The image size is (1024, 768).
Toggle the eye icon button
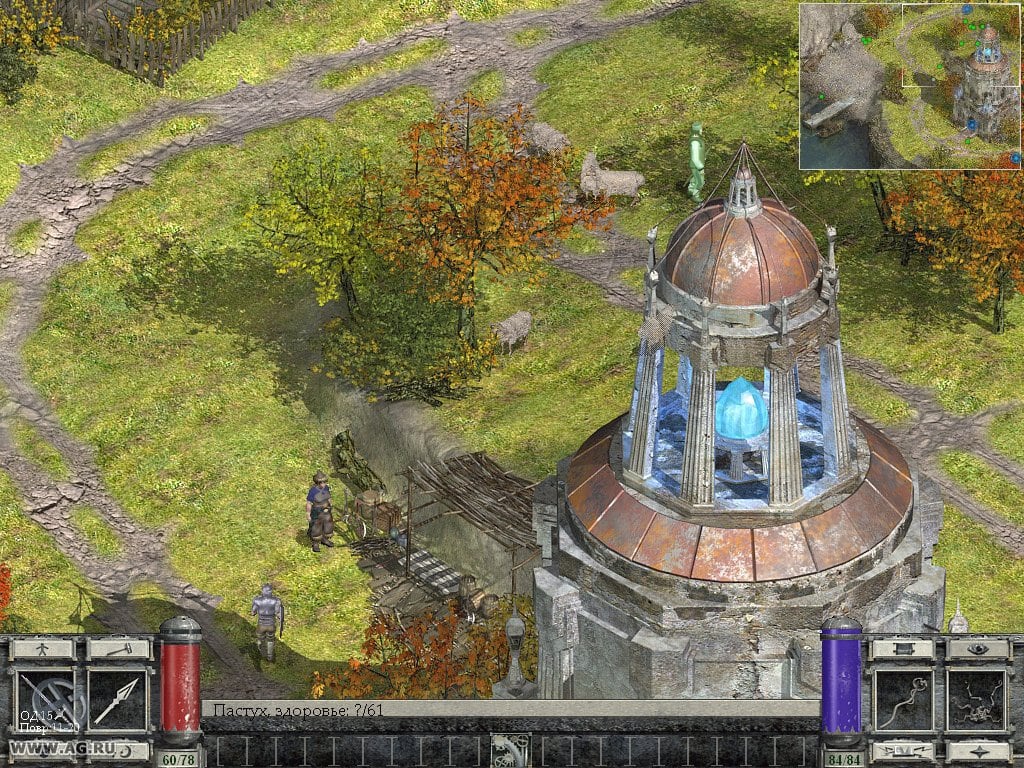tap(977, 649)
